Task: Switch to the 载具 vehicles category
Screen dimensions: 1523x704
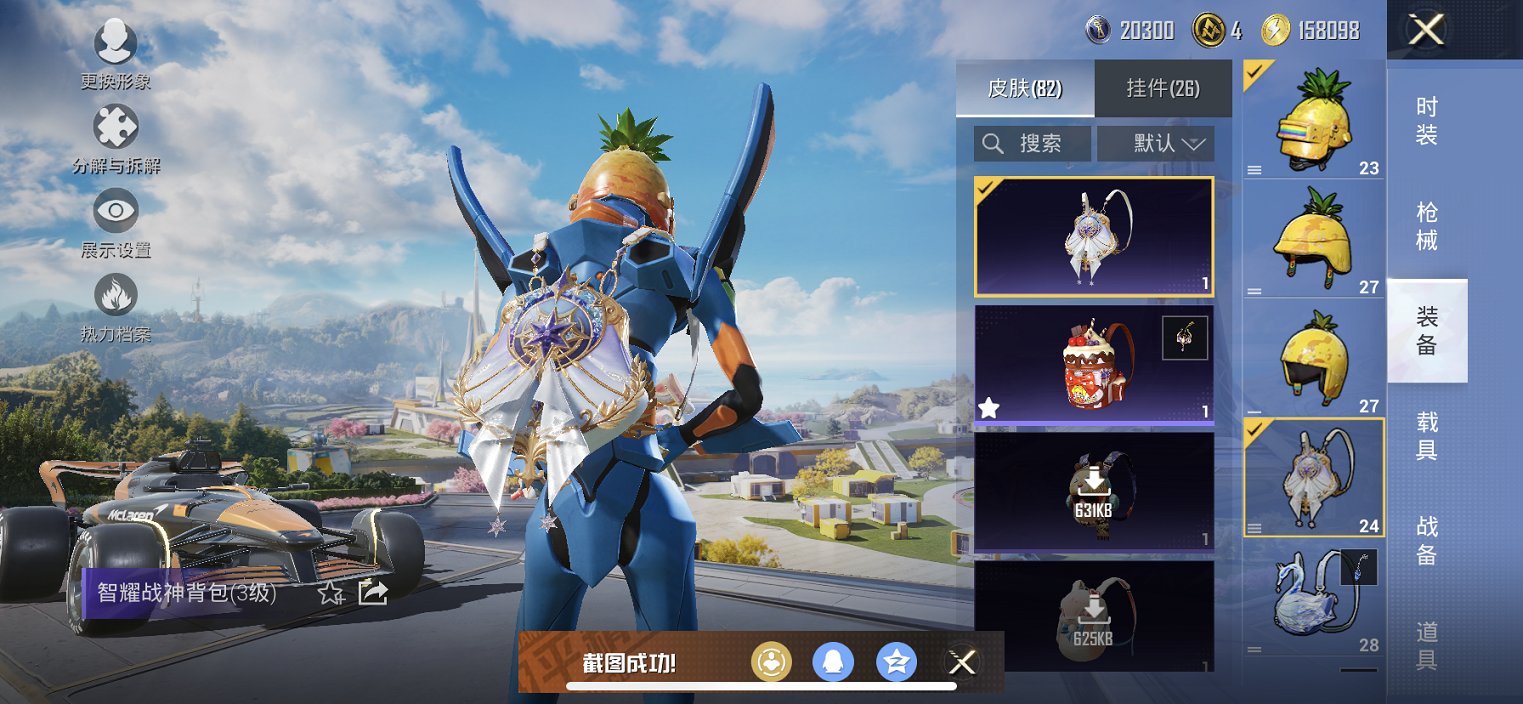Action: click(x=1427, y=436)
